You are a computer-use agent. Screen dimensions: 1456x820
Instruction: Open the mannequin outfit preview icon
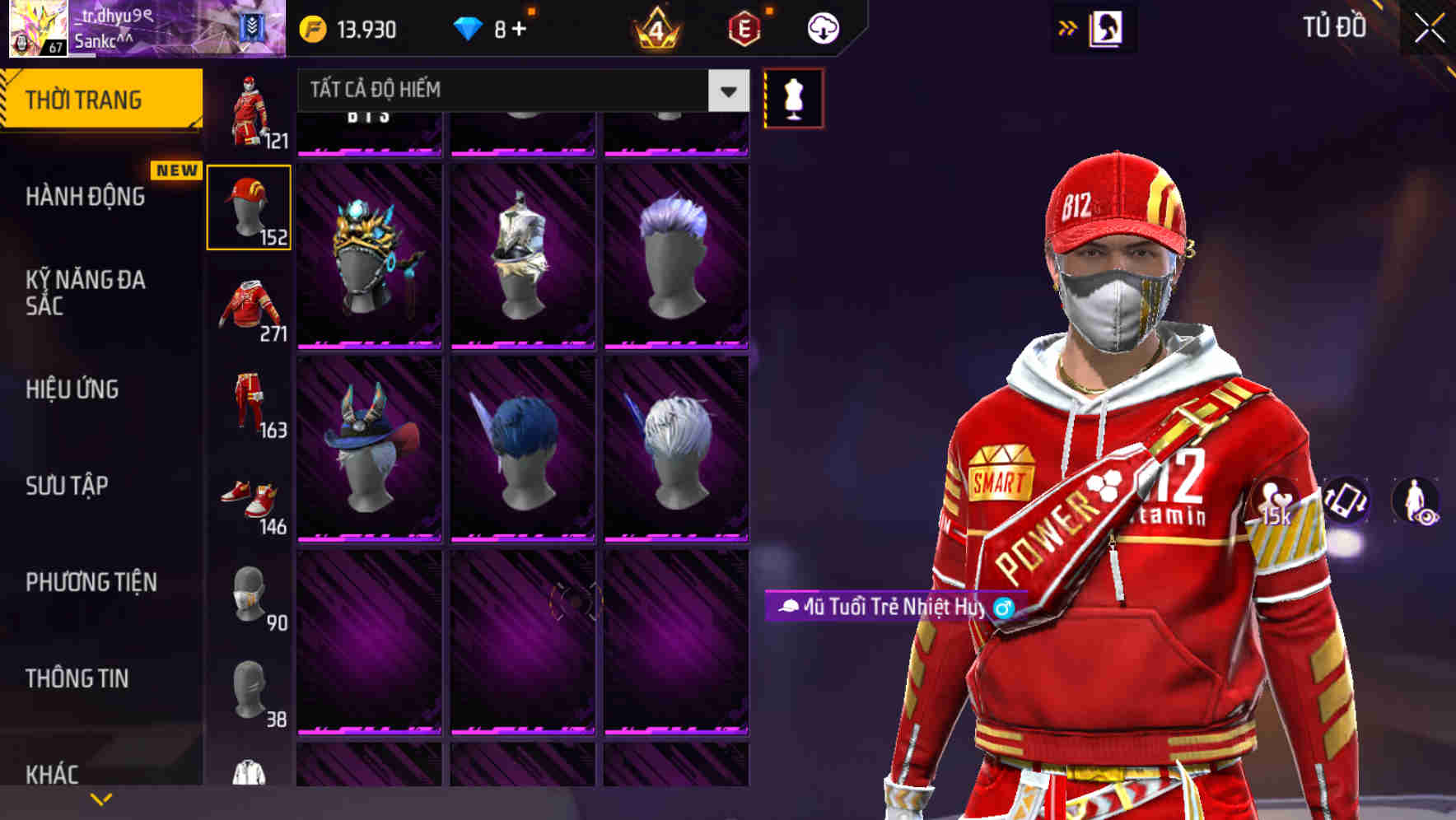tap(793, 97)
